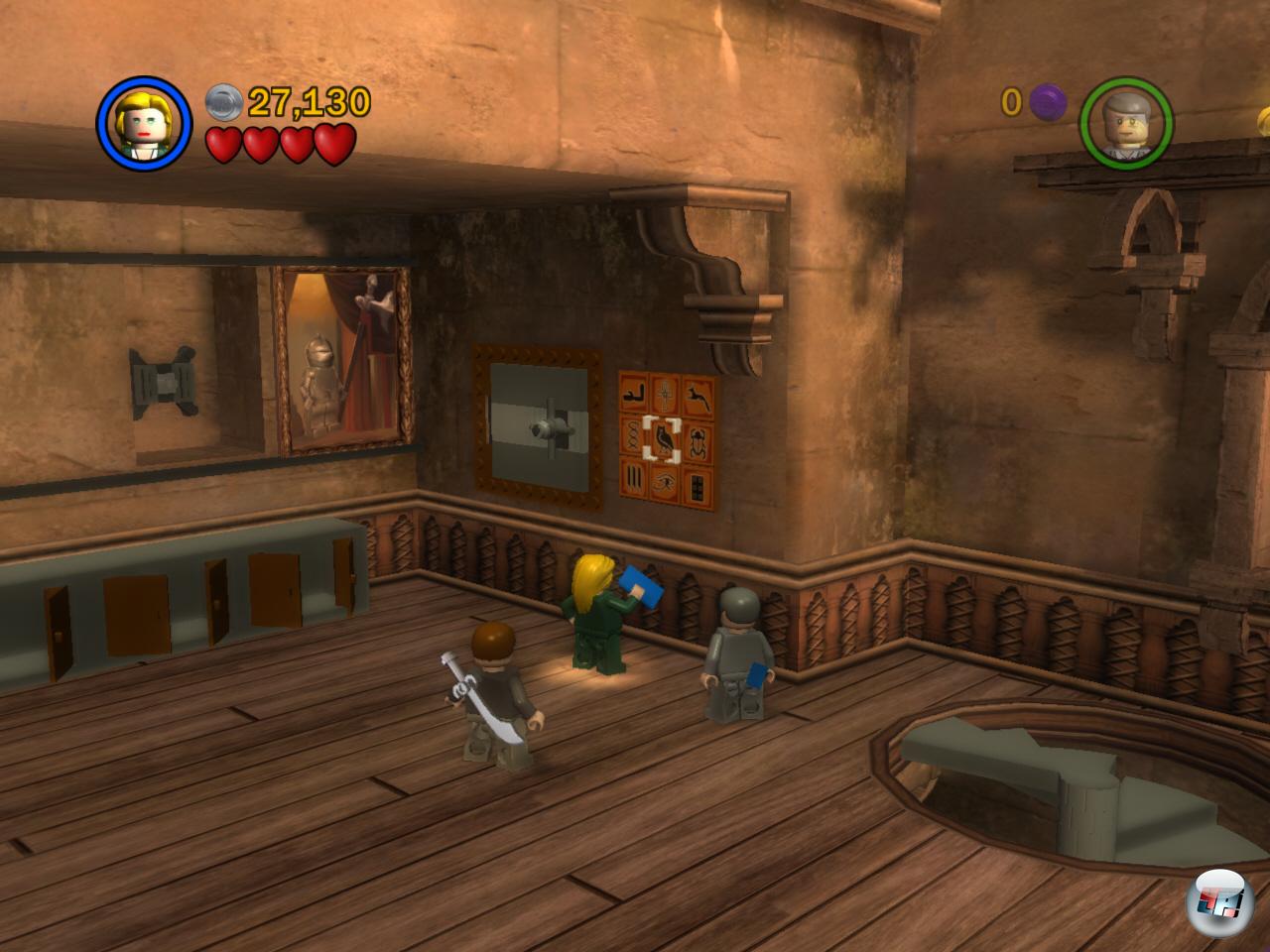1270x952 pixels.
Task: Select the grey-haired player two portrait
Action: pyautogui.click(x=1125, y=124)
